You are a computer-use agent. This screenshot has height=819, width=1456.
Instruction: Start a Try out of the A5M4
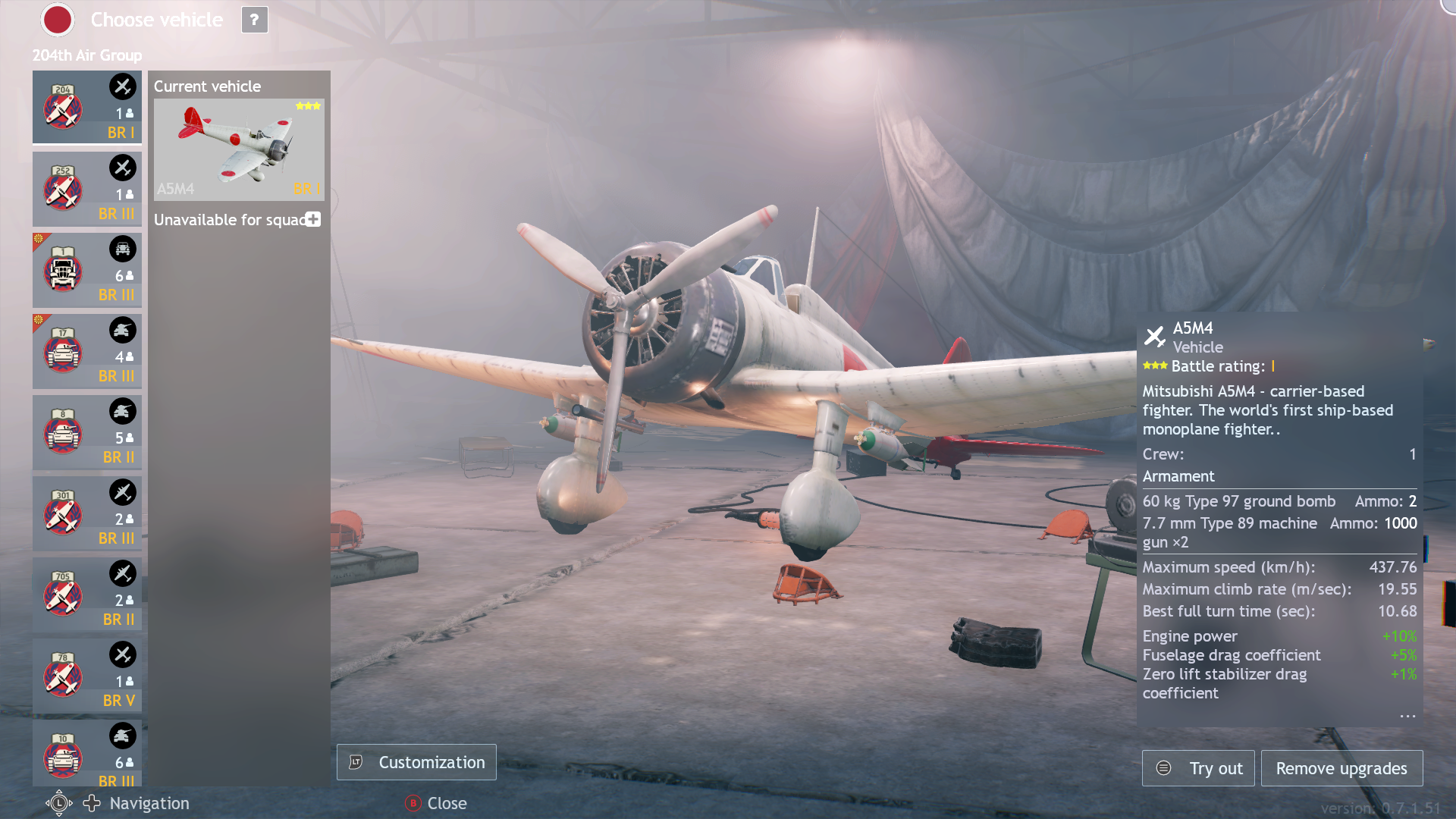[1198, 768]
